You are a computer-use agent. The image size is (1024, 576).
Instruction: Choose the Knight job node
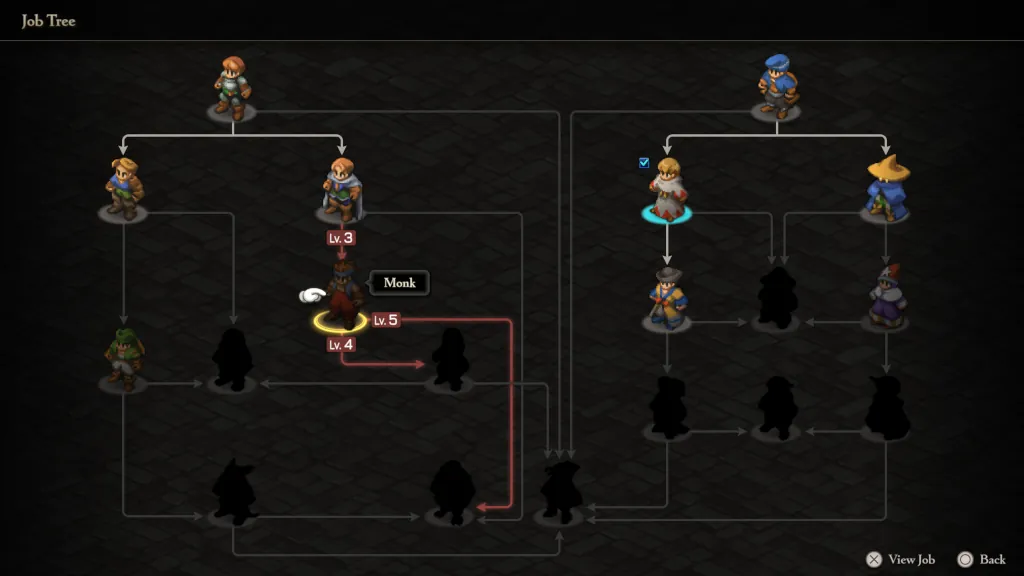341,189
